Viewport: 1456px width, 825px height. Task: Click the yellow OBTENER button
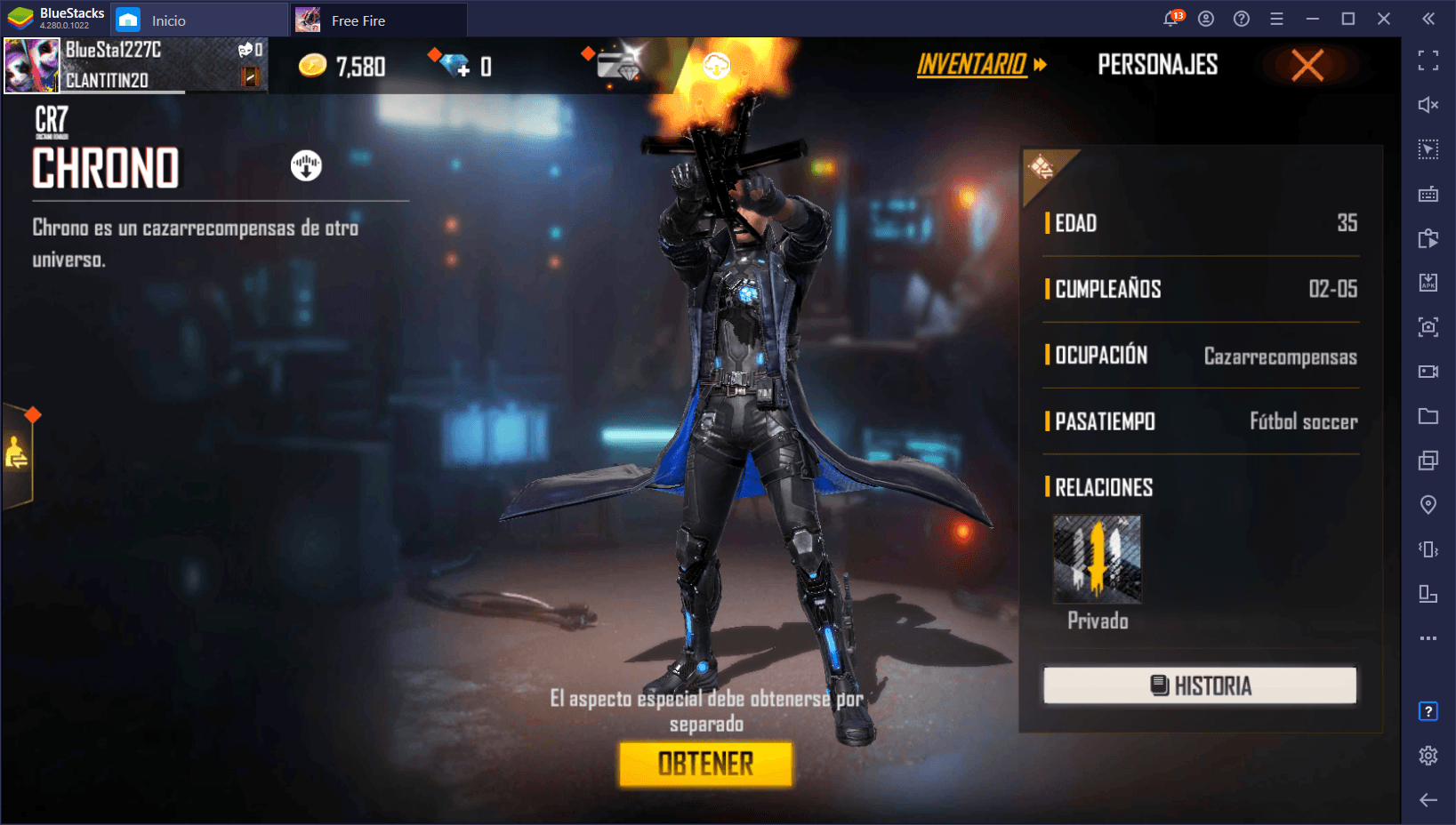(x=705, y=764)
